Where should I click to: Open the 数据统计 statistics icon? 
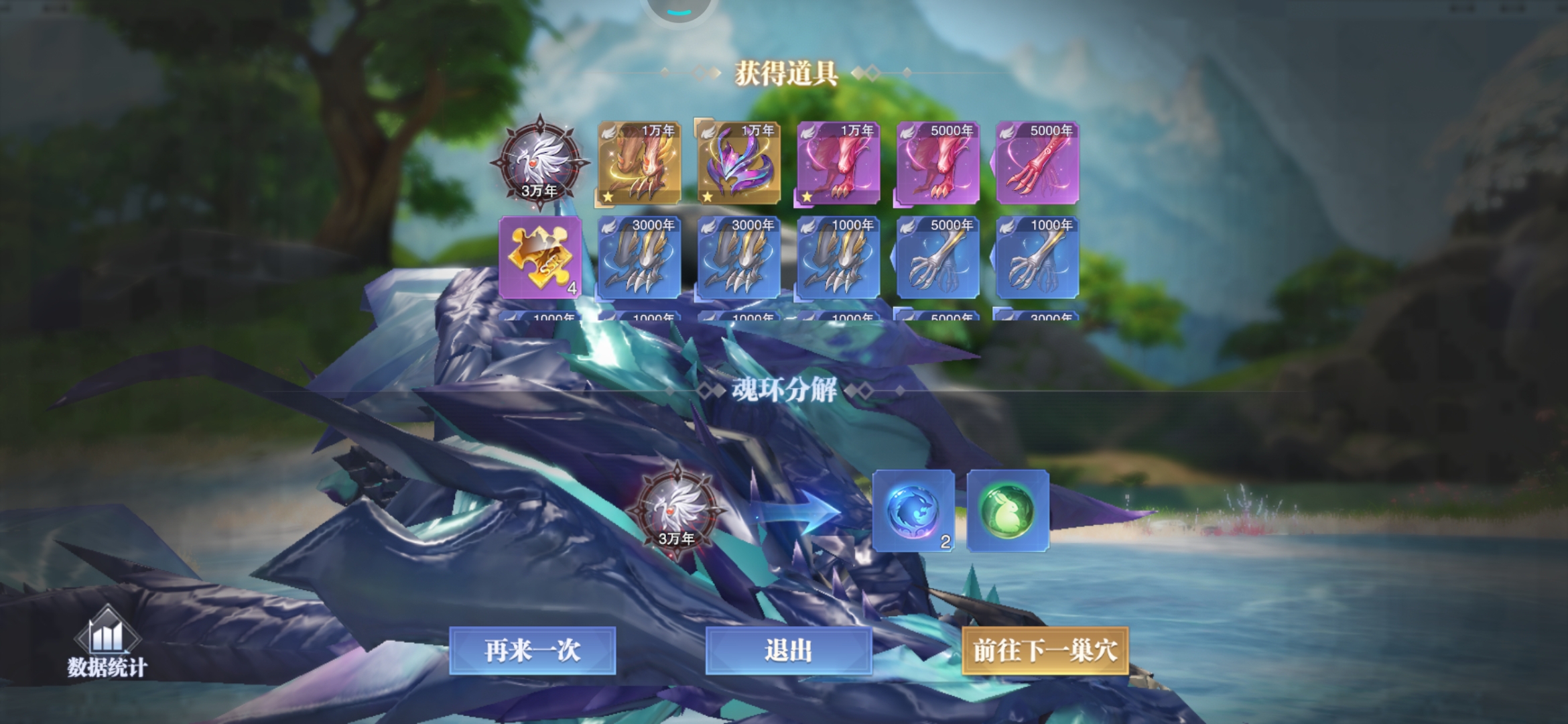click(107, 644)
